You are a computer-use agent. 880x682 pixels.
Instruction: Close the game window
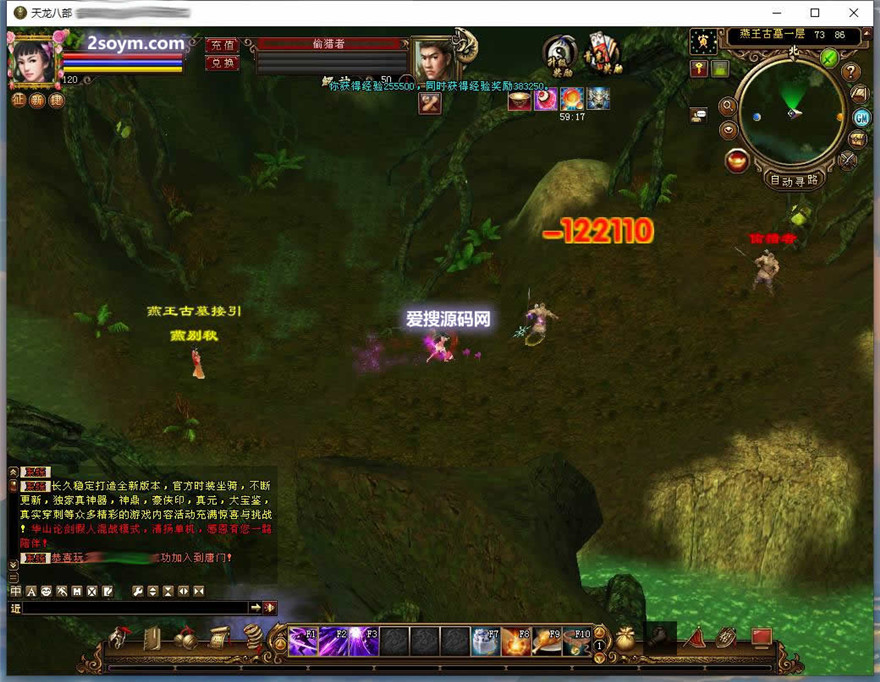(853, 13)
